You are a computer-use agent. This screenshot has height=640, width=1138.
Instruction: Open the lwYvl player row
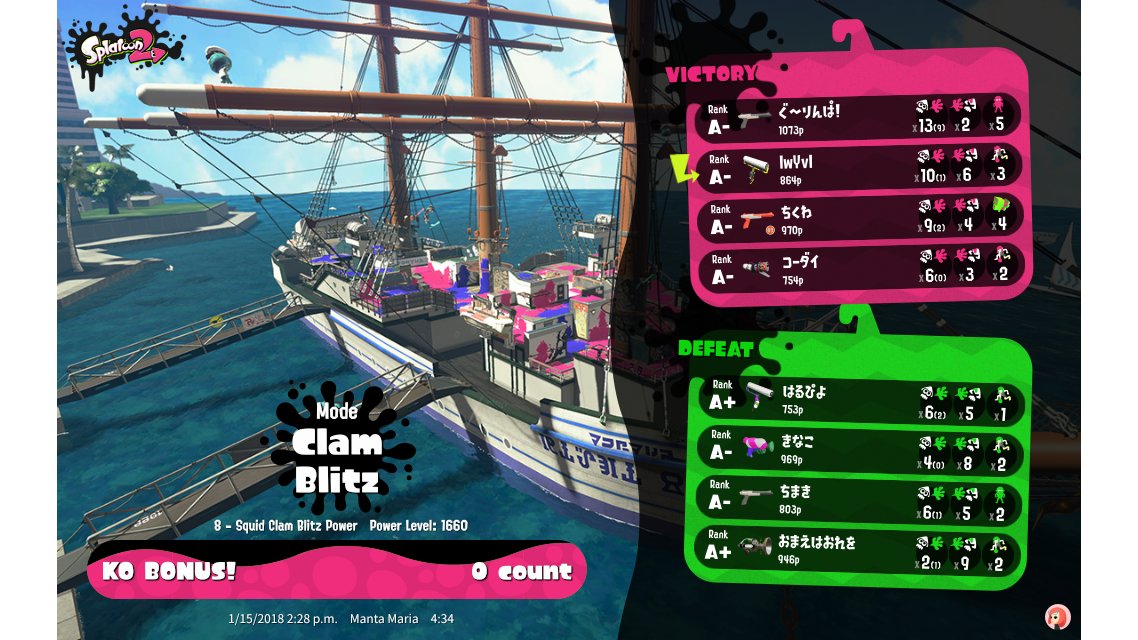tap(860, 168)
